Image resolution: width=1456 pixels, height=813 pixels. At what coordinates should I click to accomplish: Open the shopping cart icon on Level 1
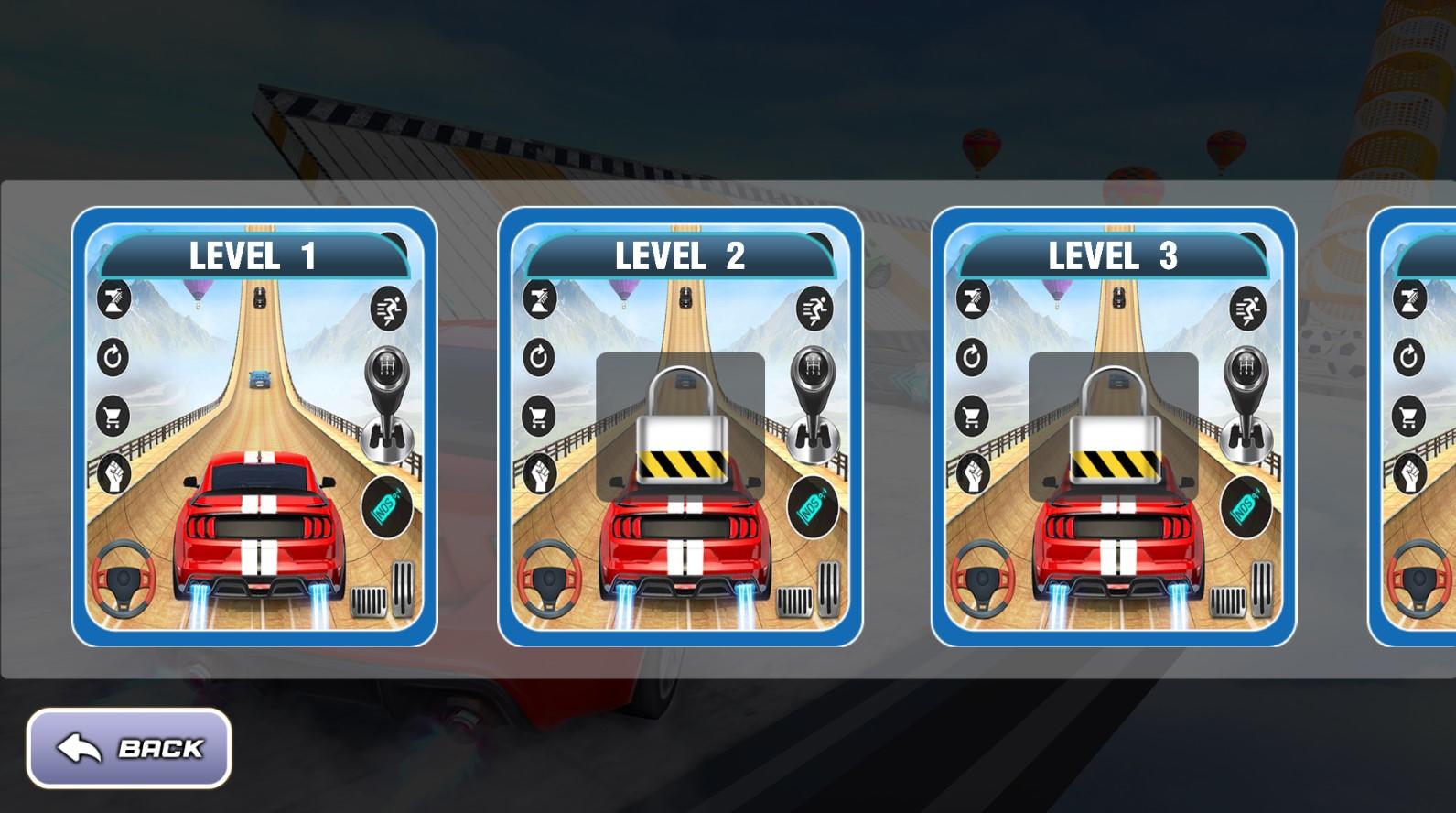coord(113,412)
